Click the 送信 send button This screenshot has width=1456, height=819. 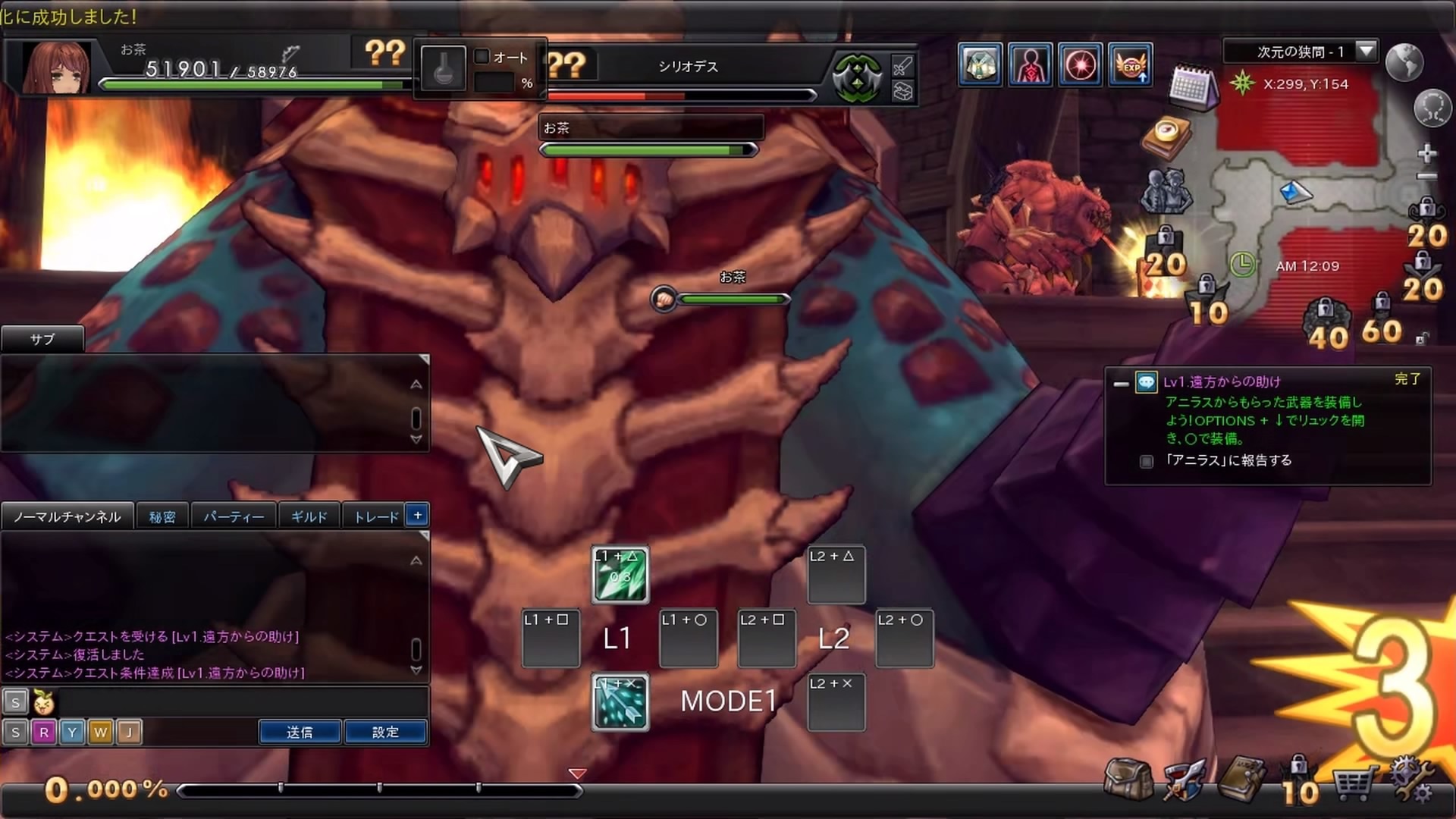point(300,732)
